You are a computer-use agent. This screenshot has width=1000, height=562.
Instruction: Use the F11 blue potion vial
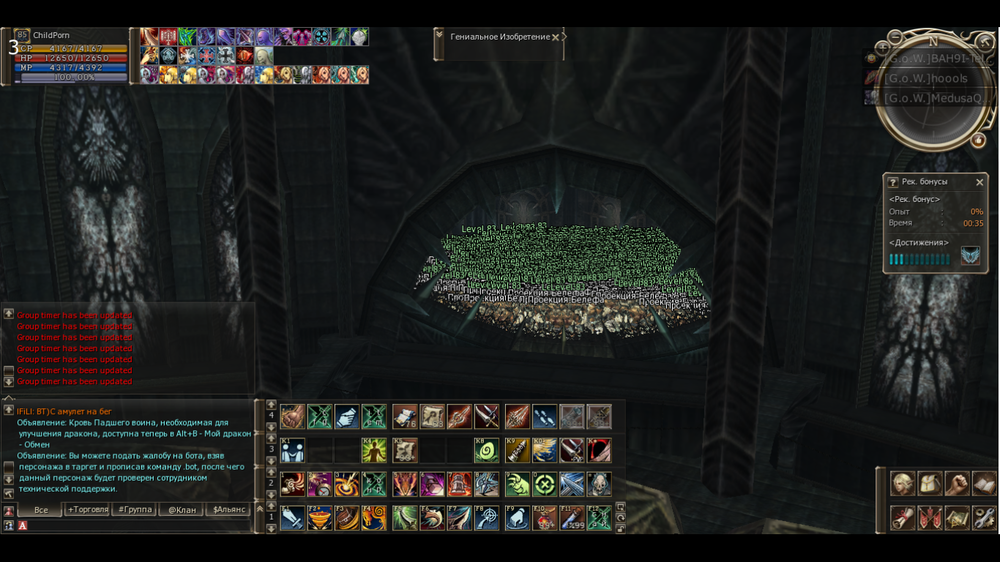point(573,518)
